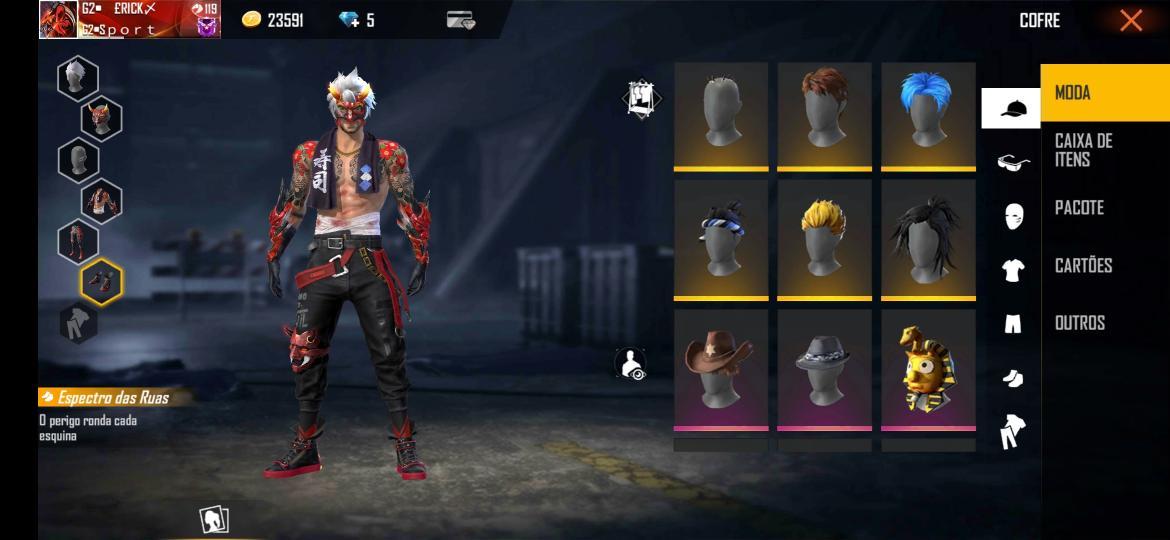Screen dimensions: 1170x540
Task: Select the shorts bottoms category icon
Action: (x=1012, y=323)
